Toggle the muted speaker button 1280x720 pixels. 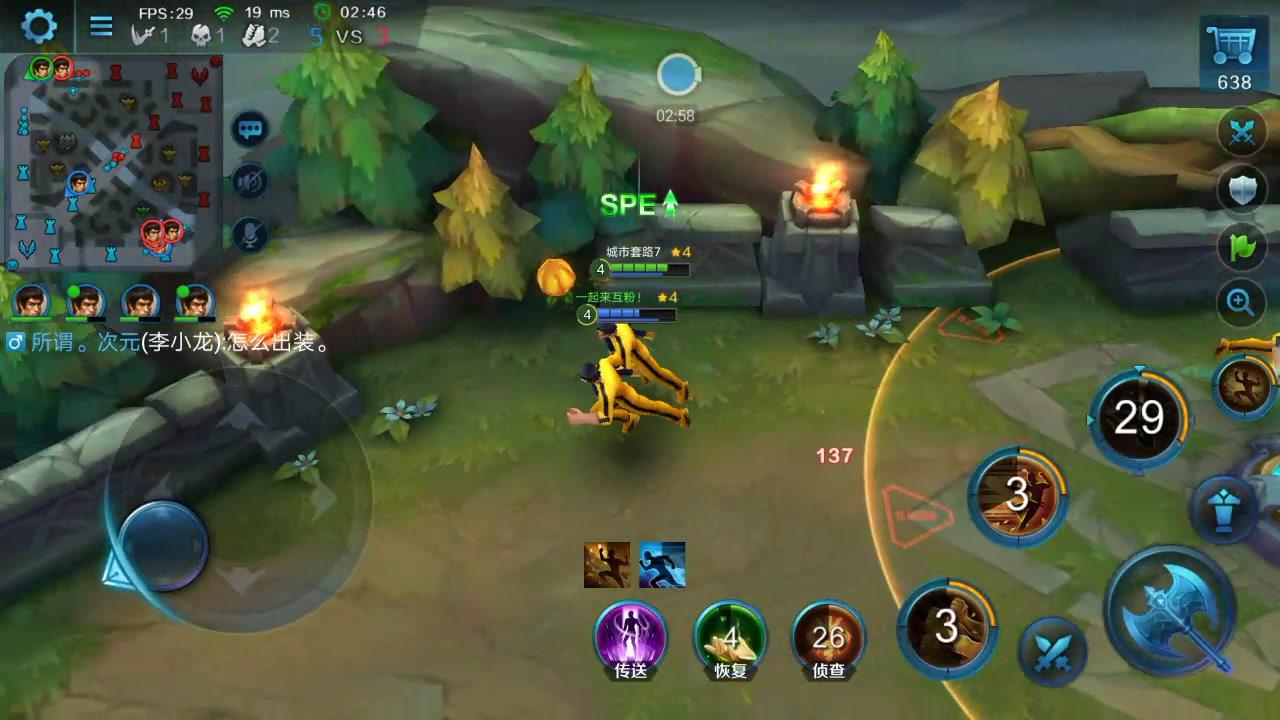pos(250,182)
